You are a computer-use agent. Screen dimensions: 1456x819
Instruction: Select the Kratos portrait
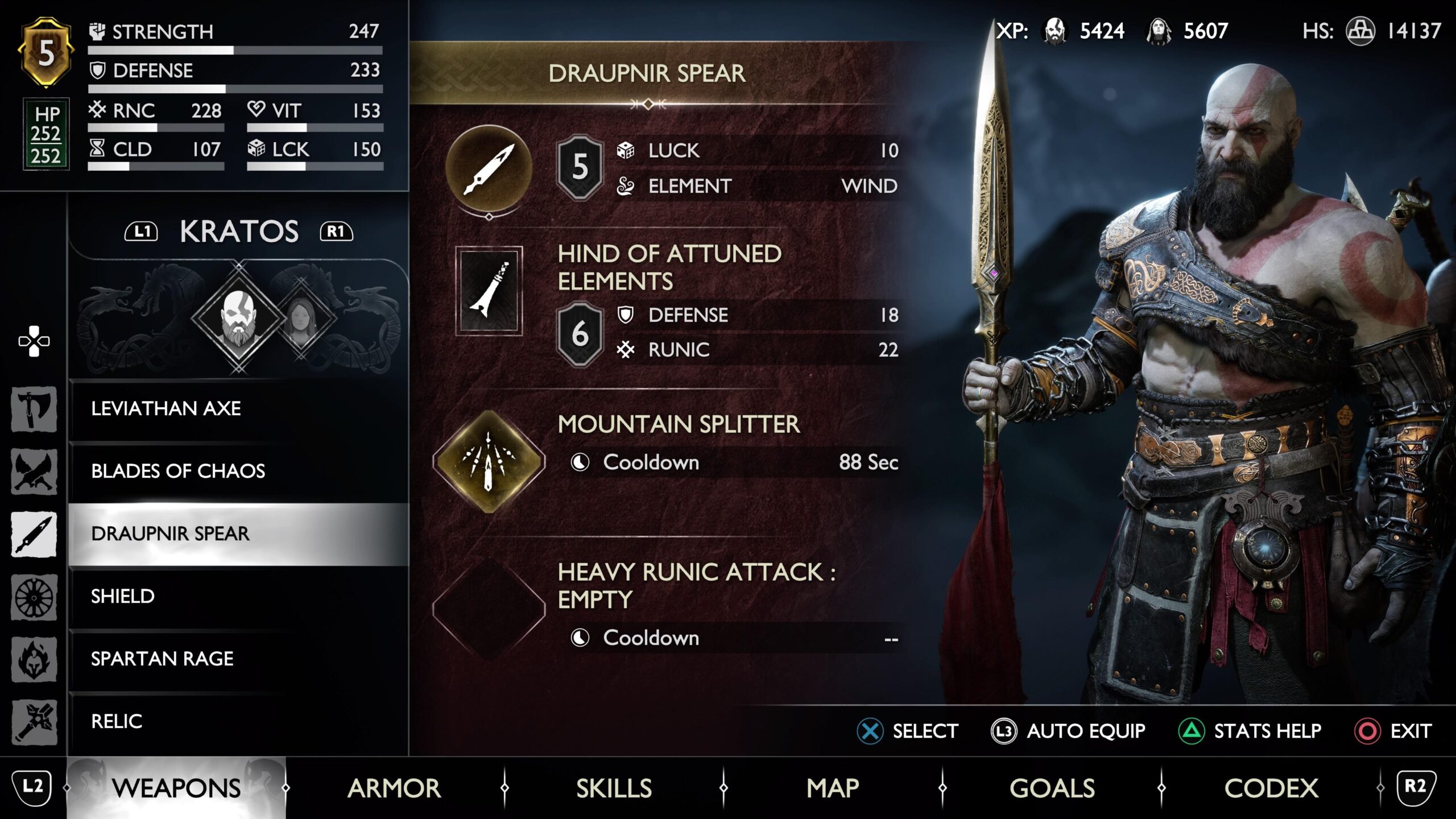(239, 317)
